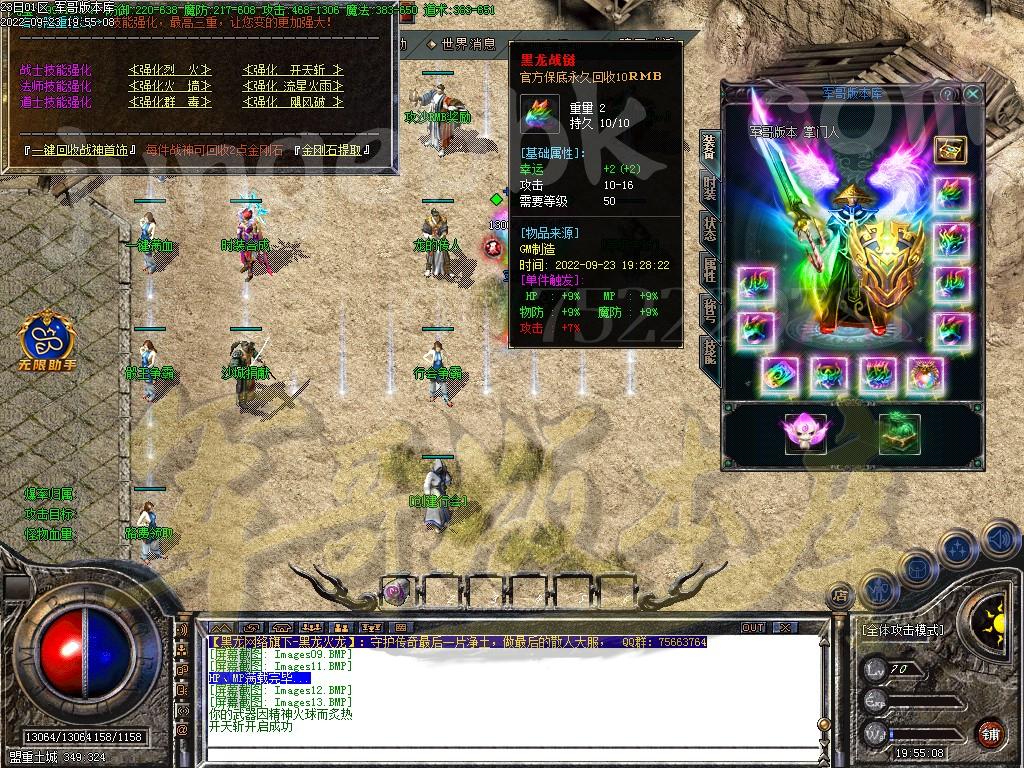
Task: Choose the 强化火墙 mage skill link
Action: click(170, 86)
